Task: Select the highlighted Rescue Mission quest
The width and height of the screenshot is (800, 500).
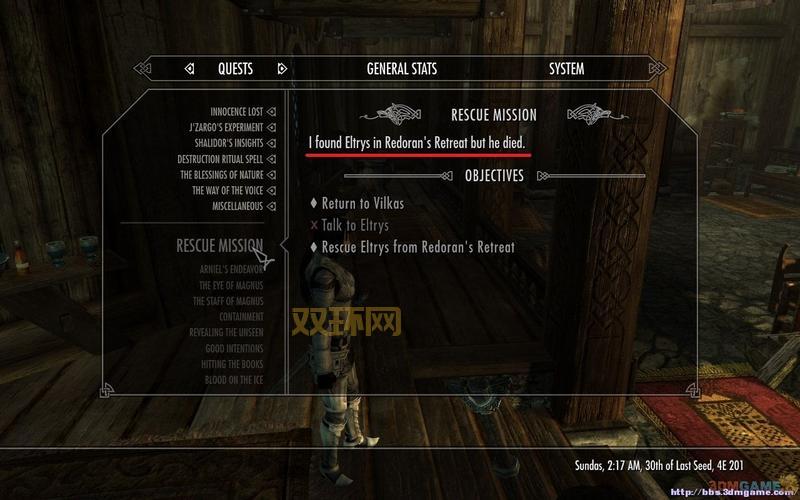Action: pos(219,245)
